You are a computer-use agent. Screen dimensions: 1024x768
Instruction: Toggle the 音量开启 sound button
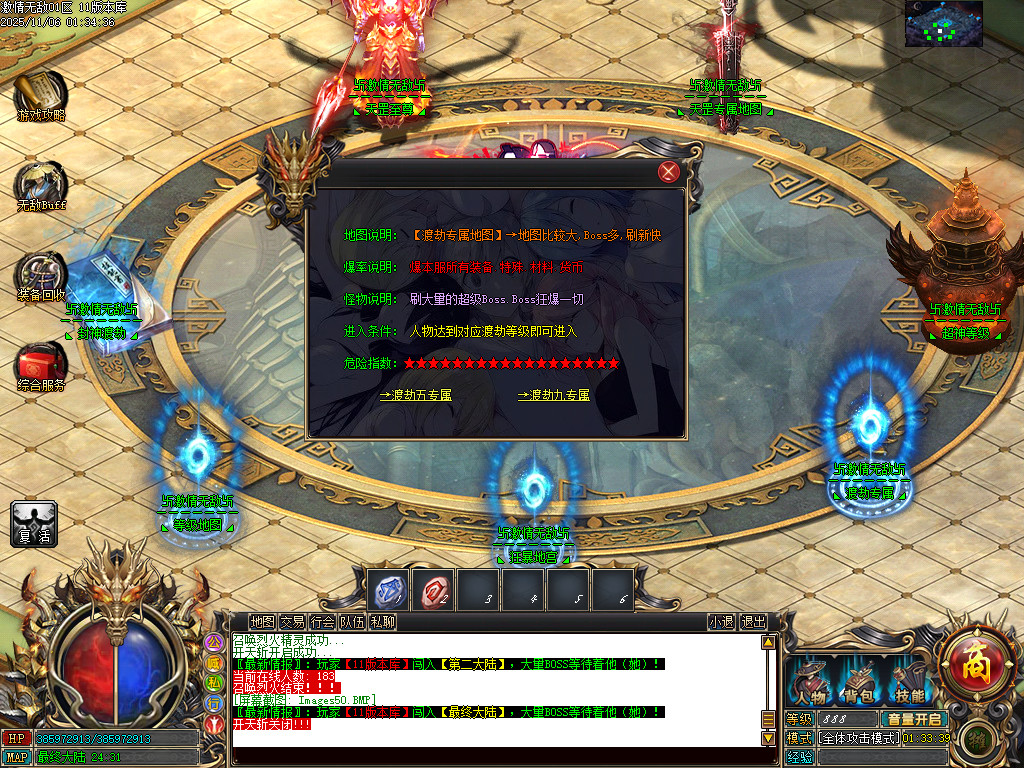click(x=913, y=719)
